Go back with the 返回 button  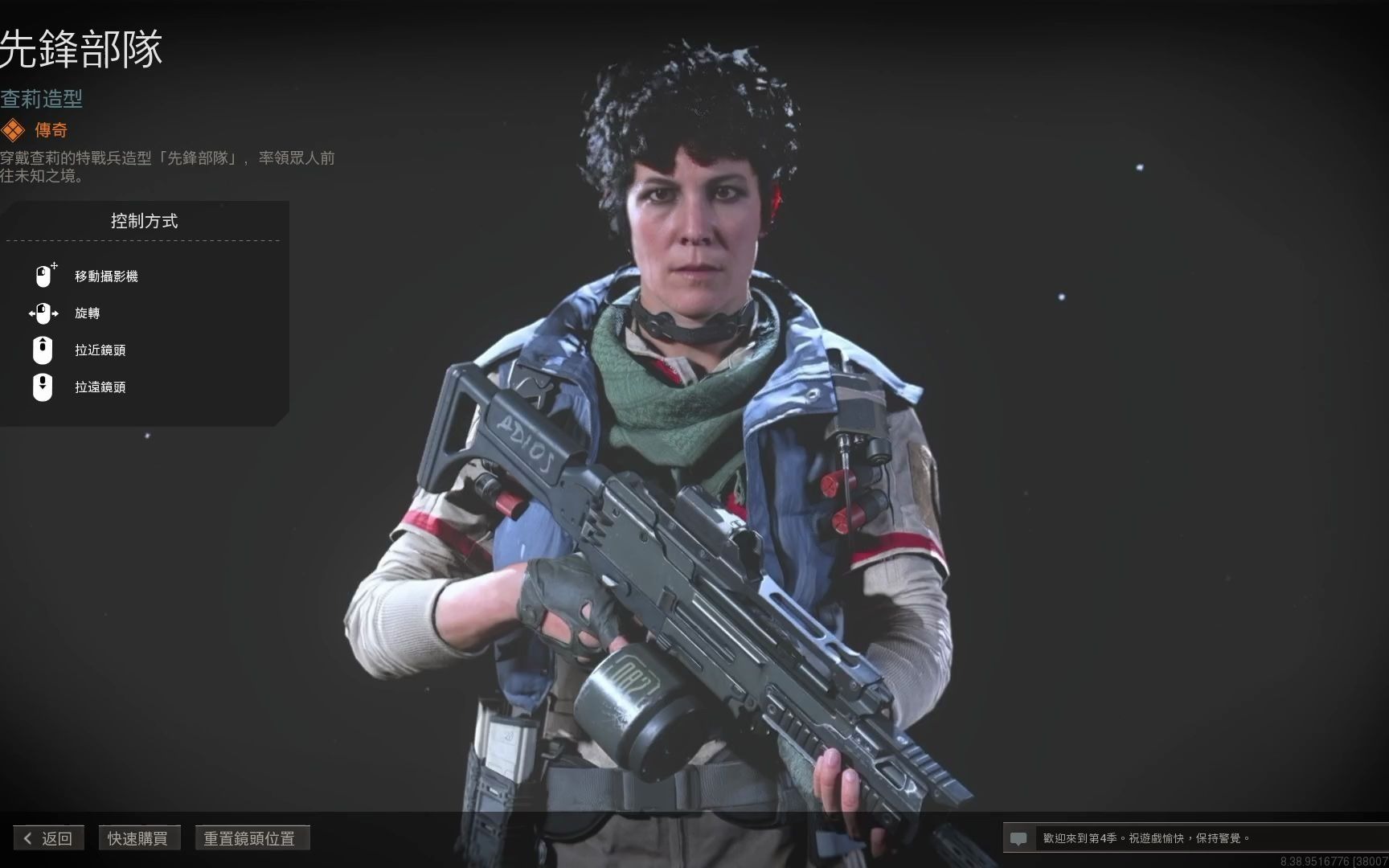pos(48,838)
